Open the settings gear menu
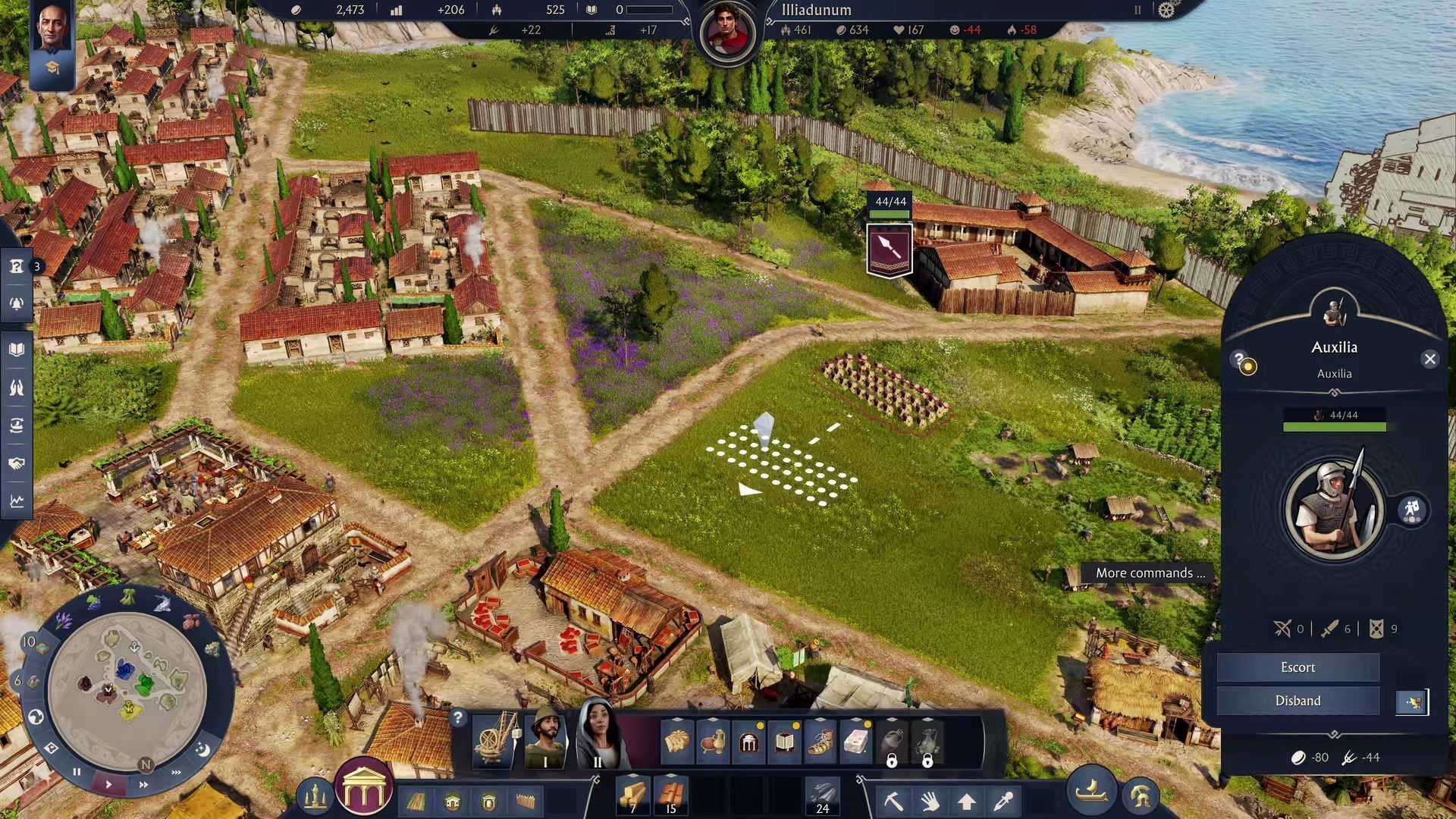Screen dimensions: 1456x819 [x=1166, y=10]
